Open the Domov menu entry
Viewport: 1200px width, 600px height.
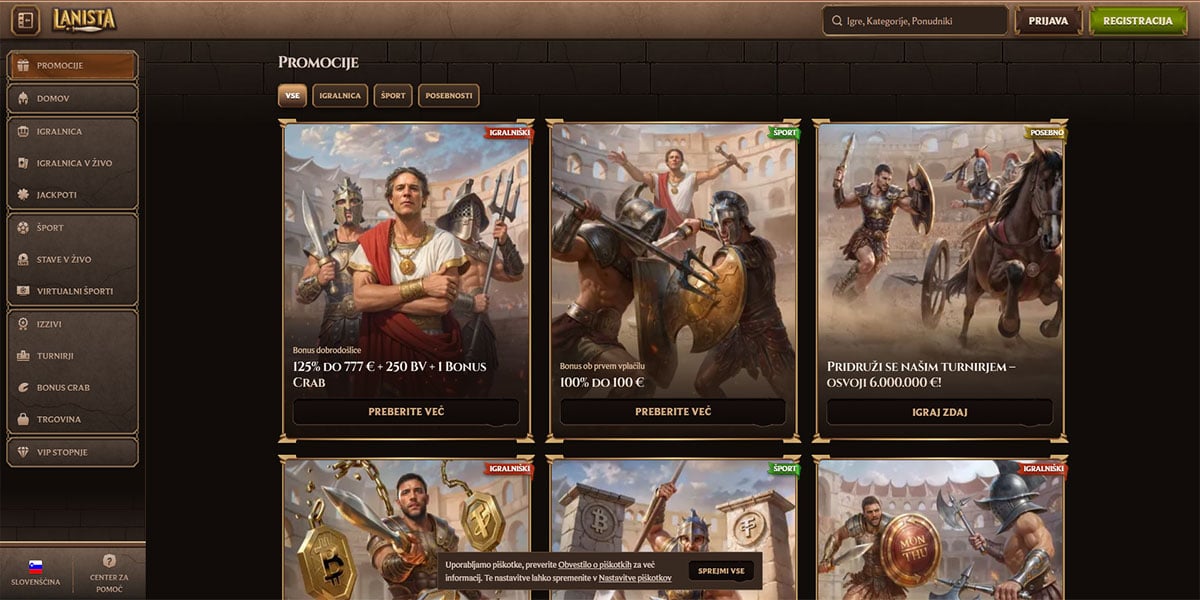tap(72, 99)
